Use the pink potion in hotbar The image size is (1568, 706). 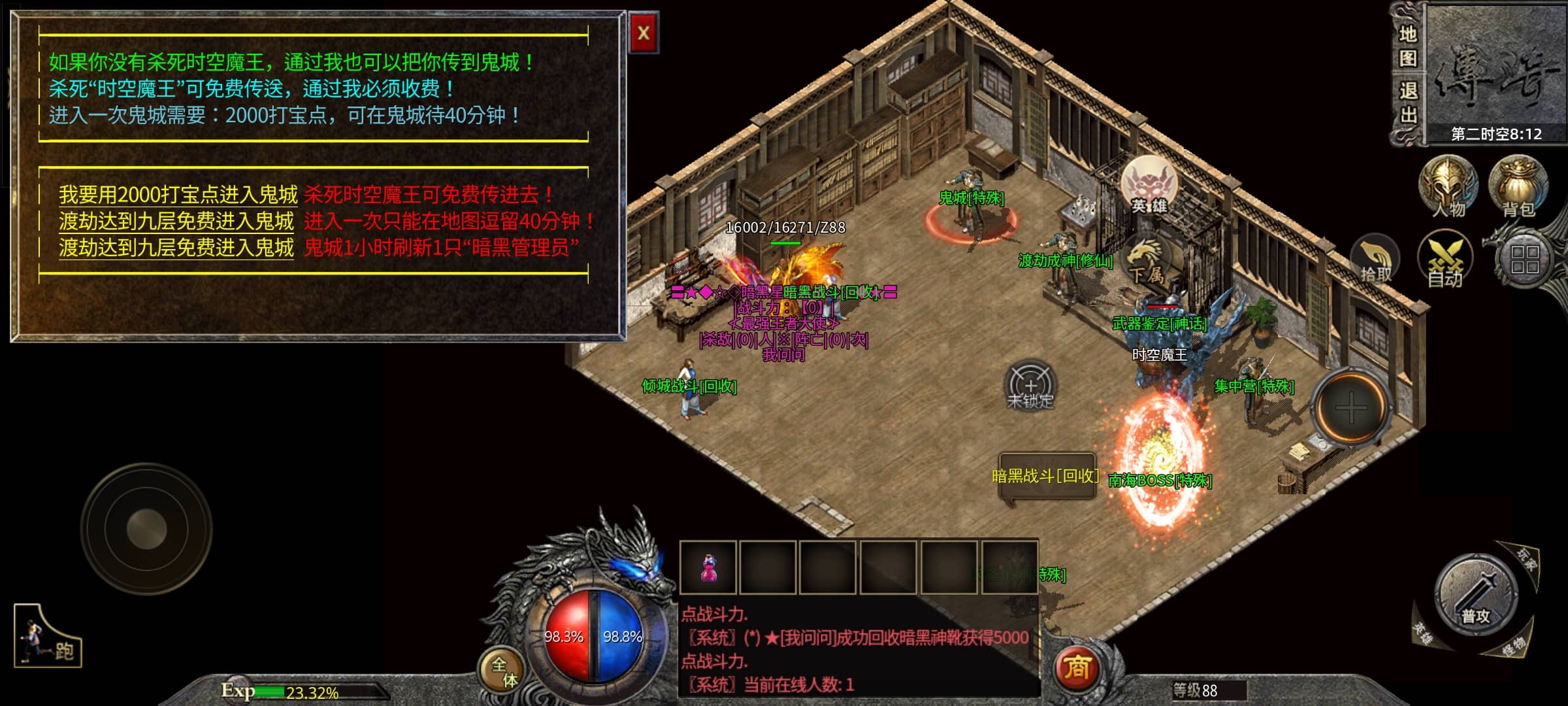point(708,567)
